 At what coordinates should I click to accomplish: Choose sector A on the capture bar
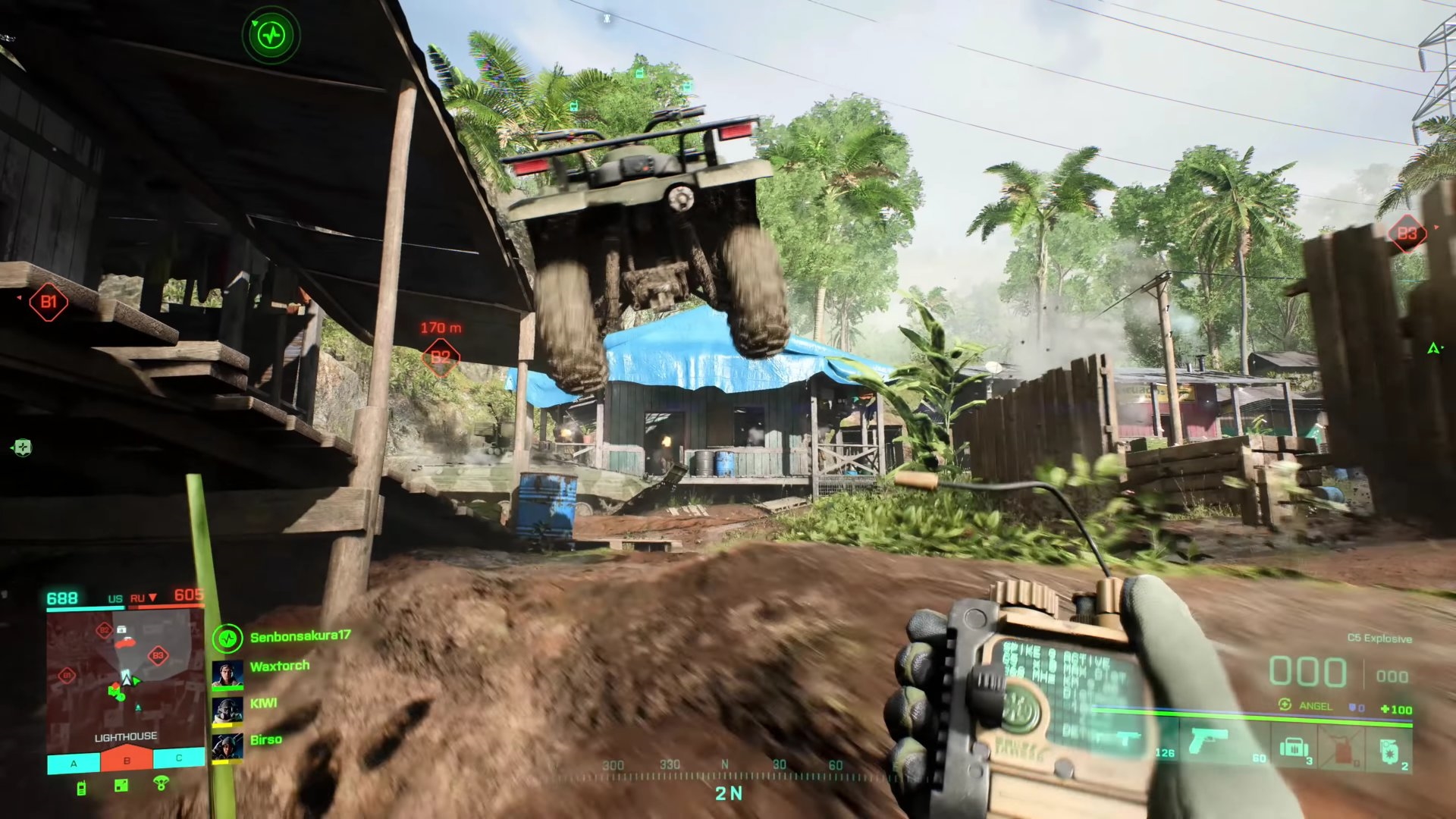pyautogui.click(x=74, y=761)
